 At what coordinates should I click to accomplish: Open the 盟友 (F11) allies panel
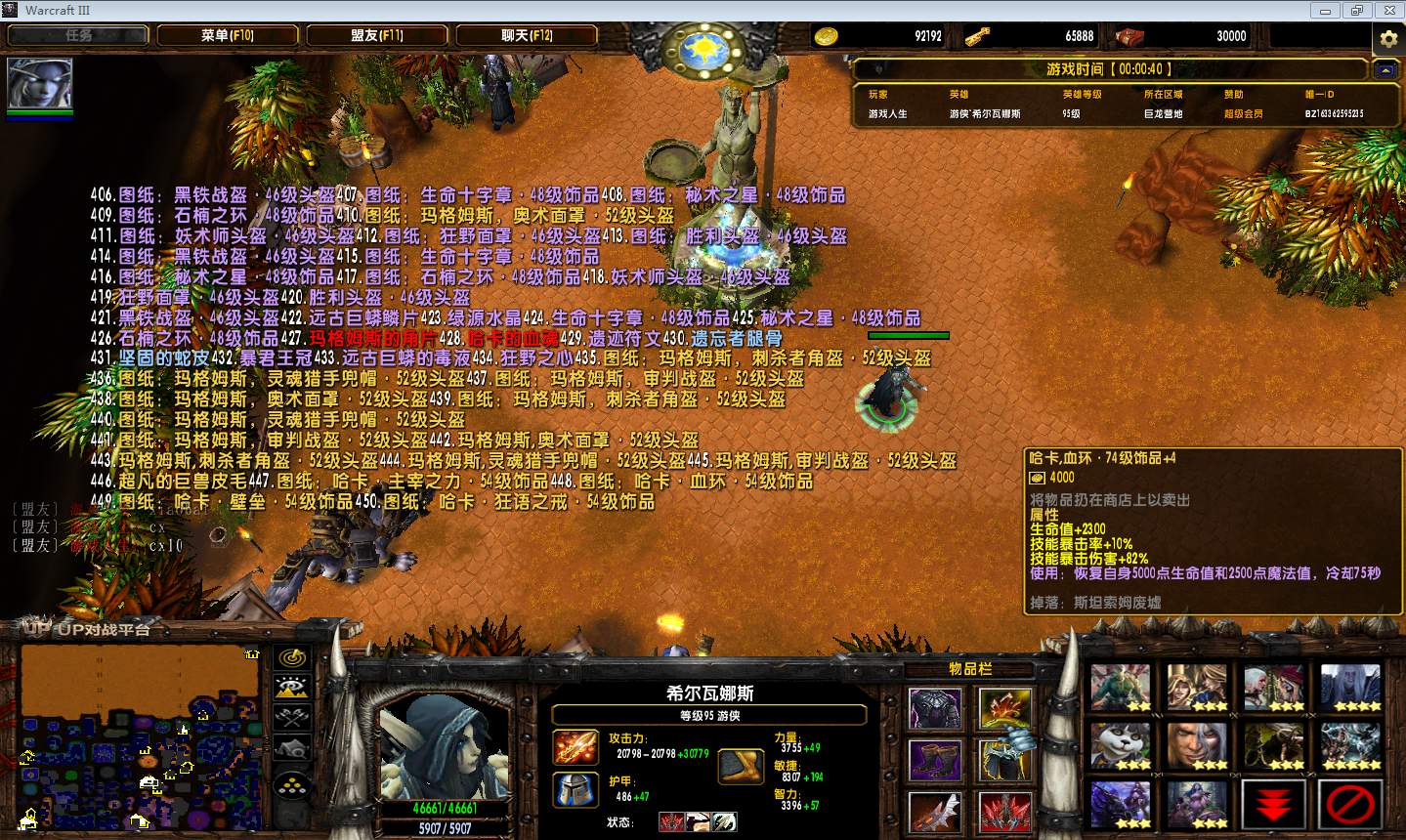[377, 35]
